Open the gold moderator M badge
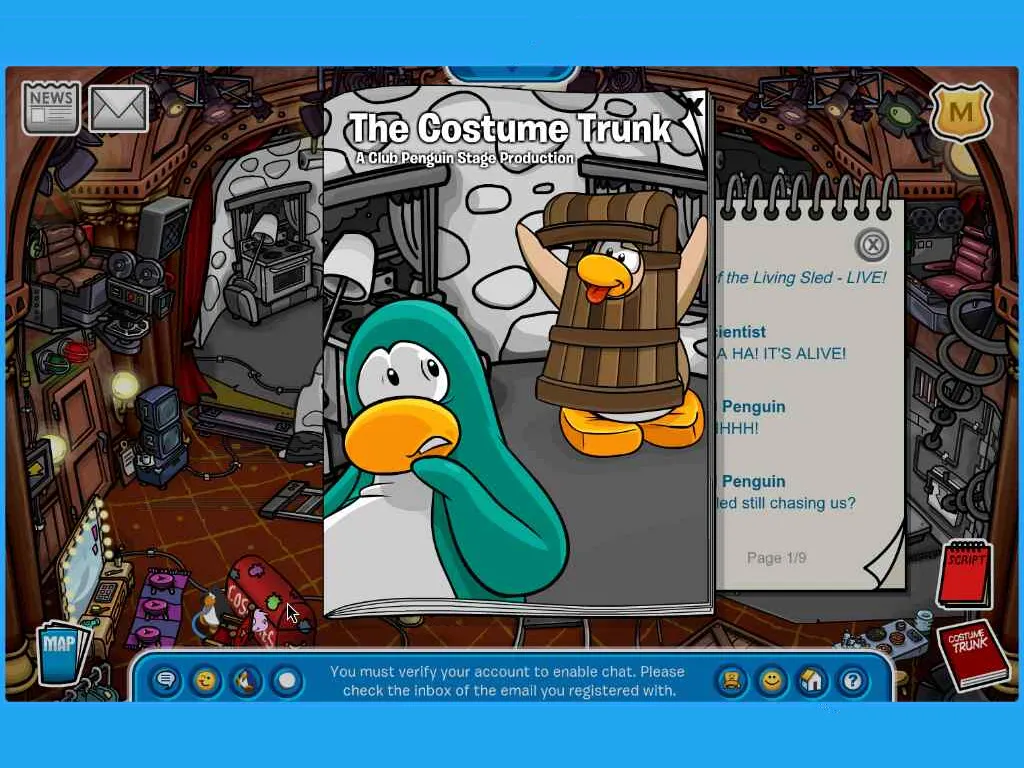The image size is (1024, 768). (960, 112)
